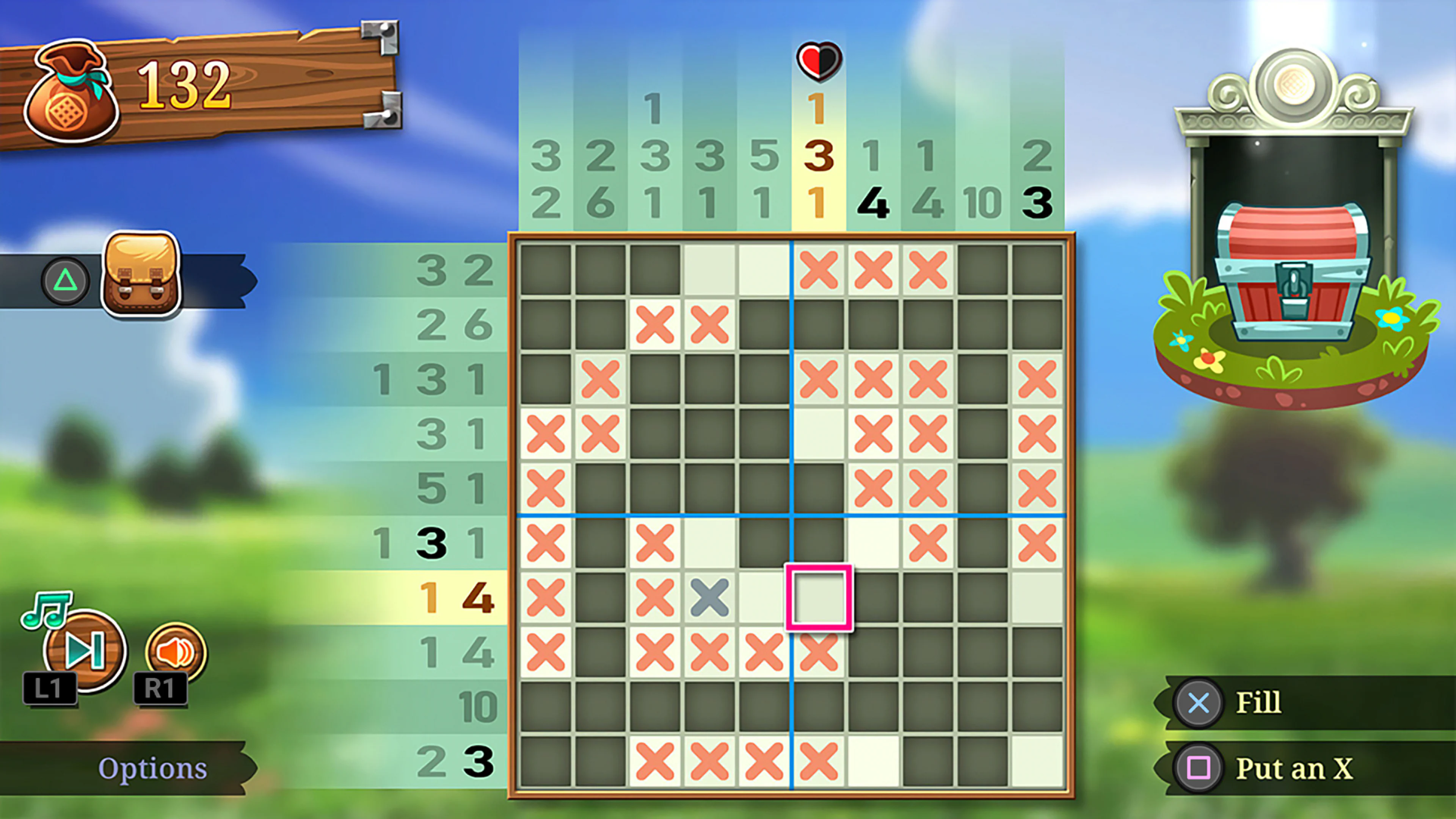The width and height of the screenshot is (1456, 819).
Task: Click the Fill action cross icon
Action: click(x=1198, y=703)
